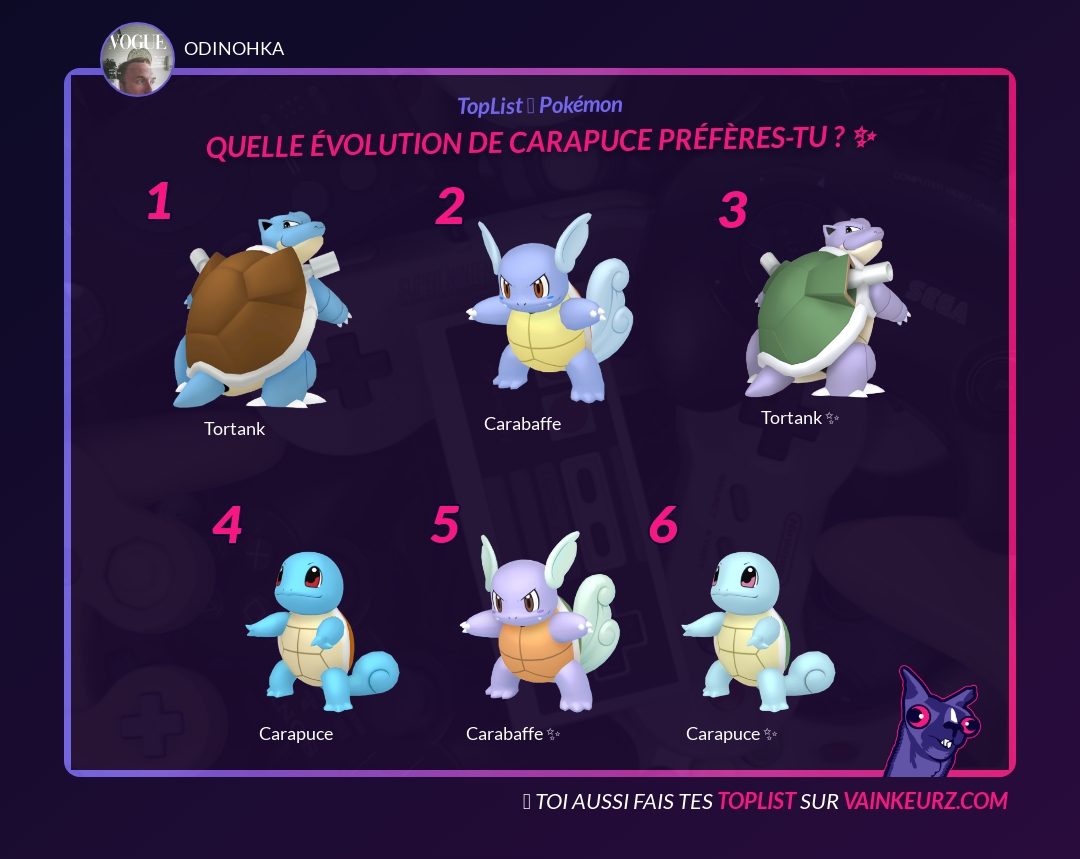The image size is (1080, 859).
Task: Click the ODINOHKA username
Action: pos(234,49)
